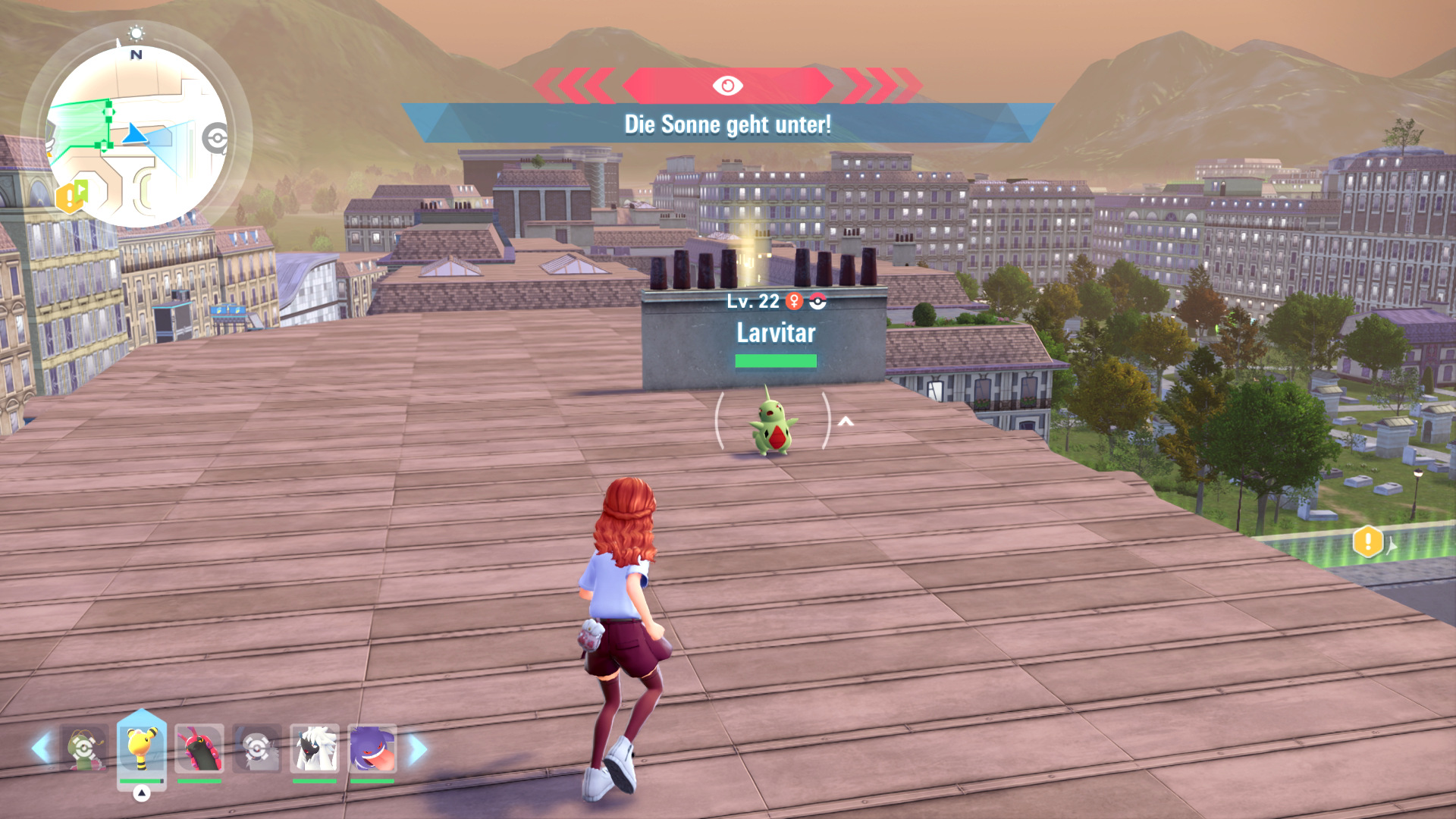This screenshot has width=1456, height=819.
Task: Open the circular minimap
Action: pyautogui.click(x=136, y=136)
